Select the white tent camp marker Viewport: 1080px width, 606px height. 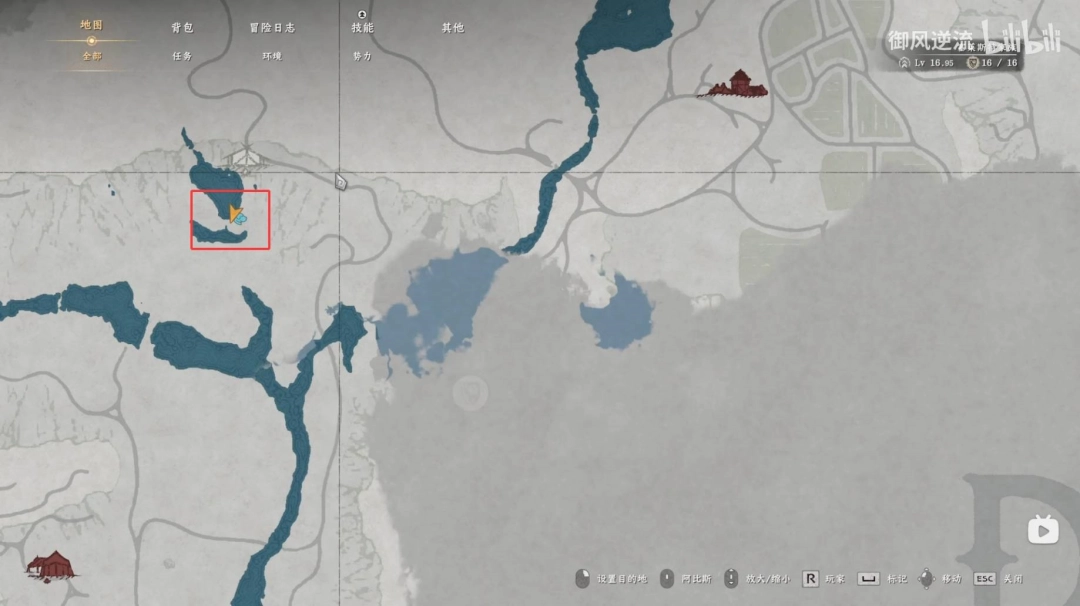(x=246, y=158)
